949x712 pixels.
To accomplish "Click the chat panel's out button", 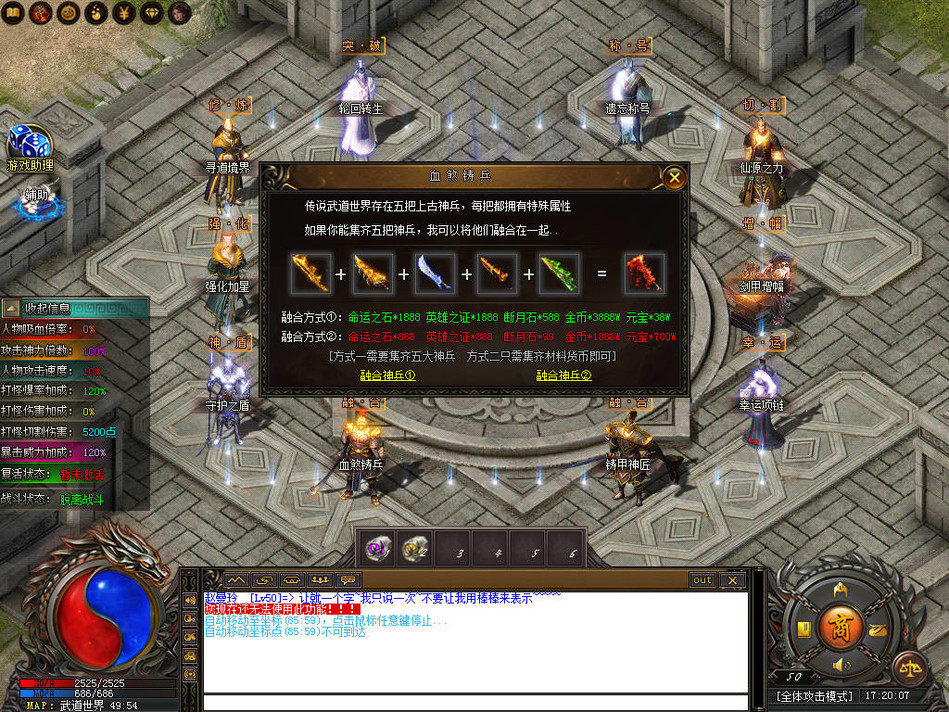I will pyautogui.click(x=702, y=580).
